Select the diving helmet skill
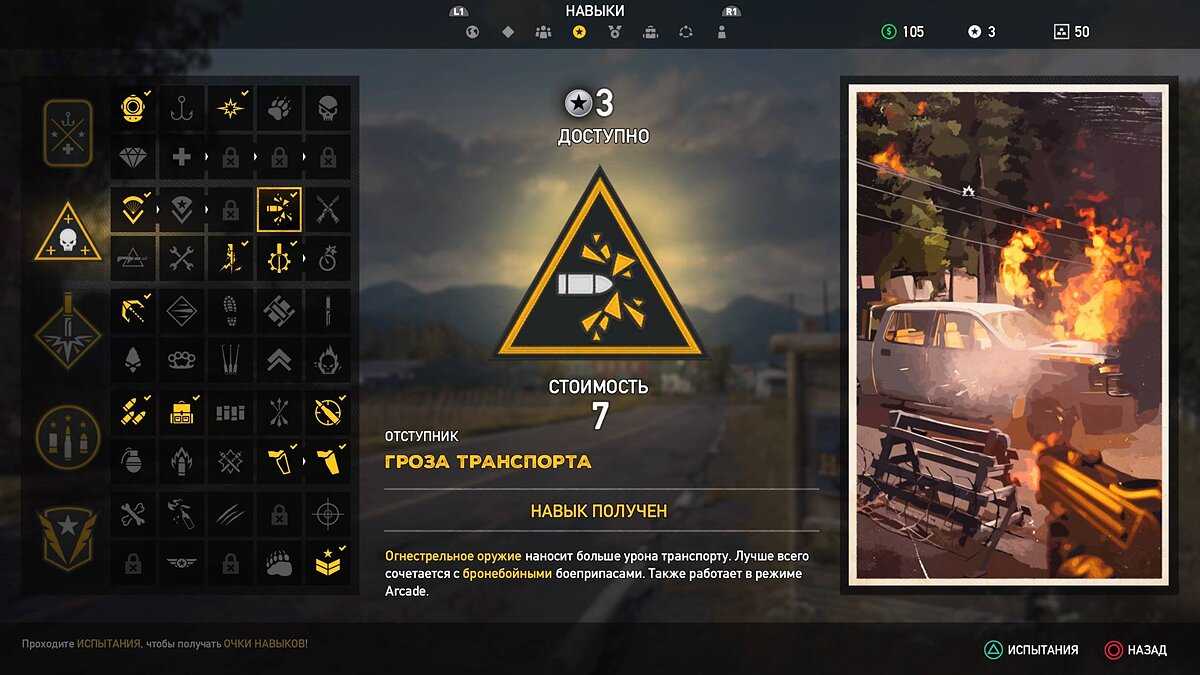This screenshot has width=1200, height=675. 132,107
